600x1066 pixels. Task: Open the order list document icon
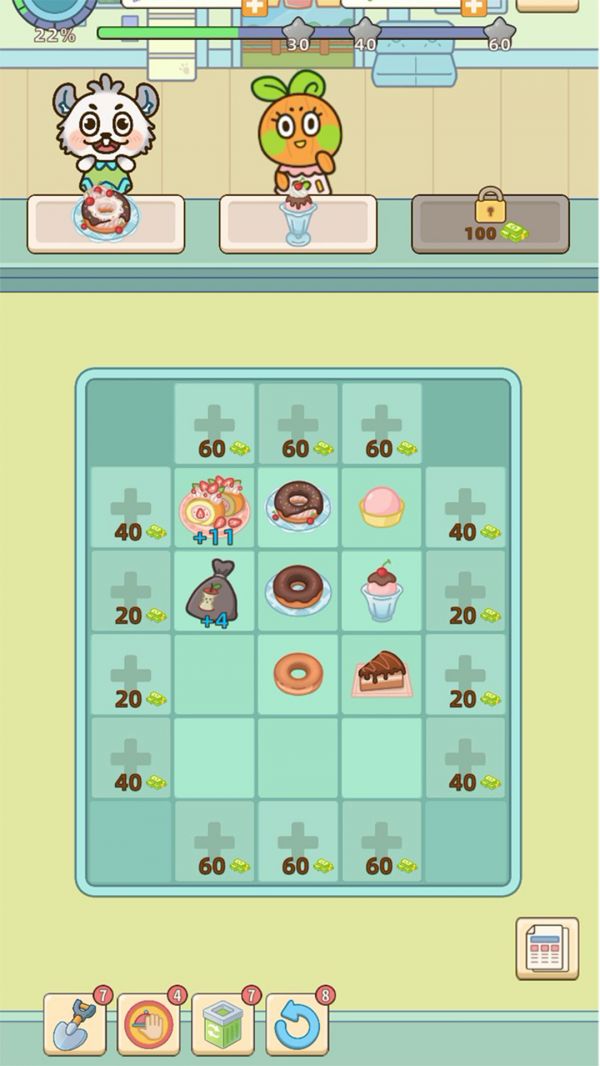pyautogui.click(x=547, y=947)
